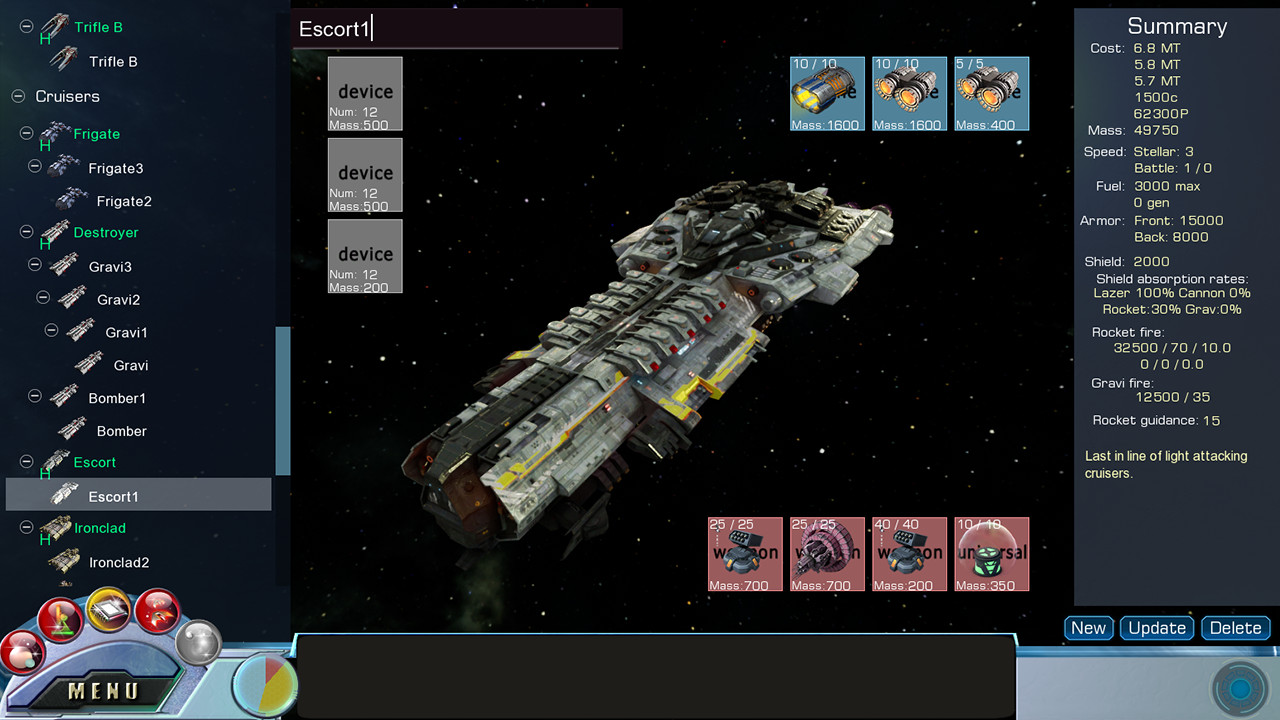Select the universal slot with green generator

coord(991,554)
